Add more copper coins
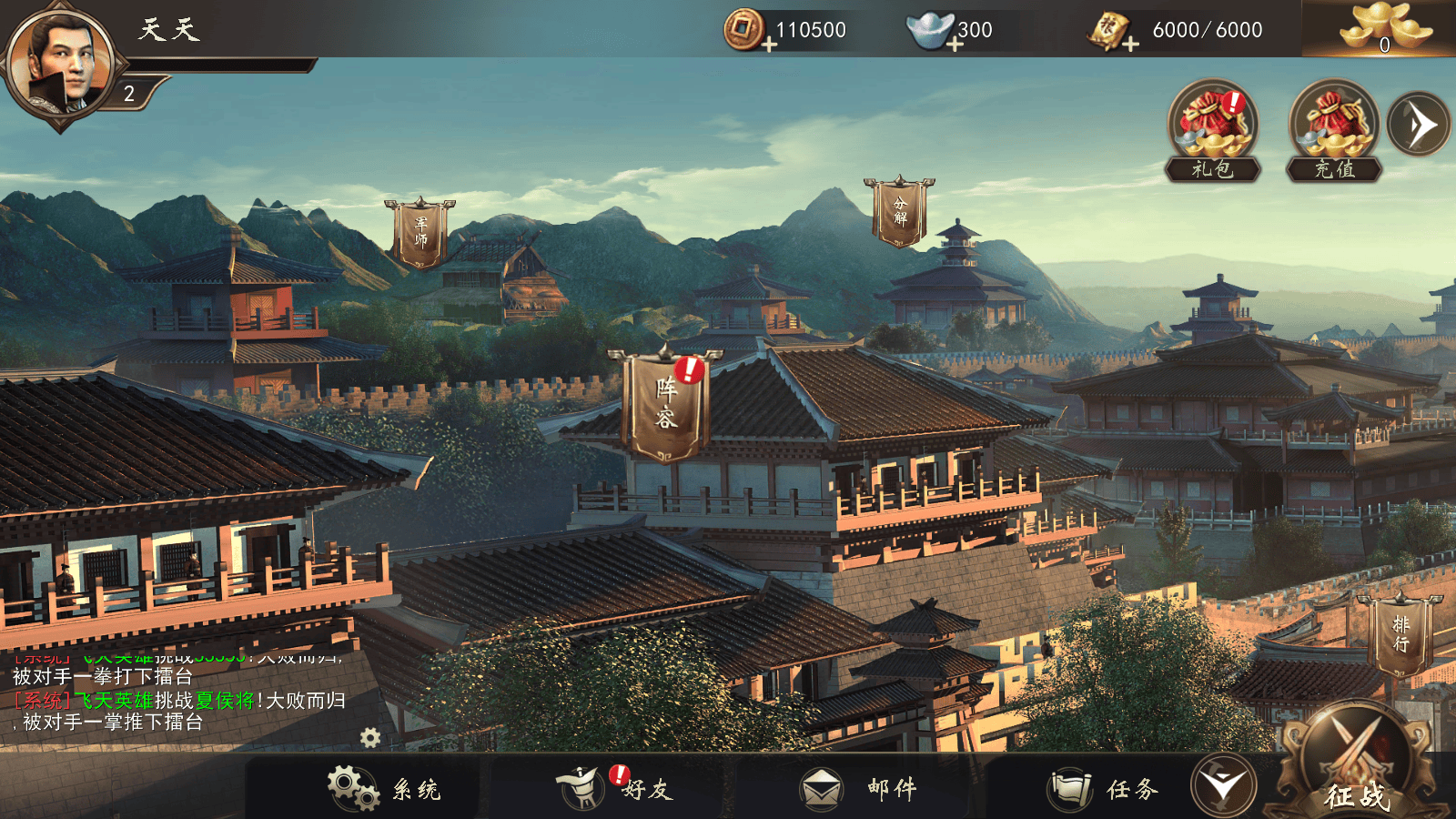This screenshot has width=1456, height=819. coord(770,44)
